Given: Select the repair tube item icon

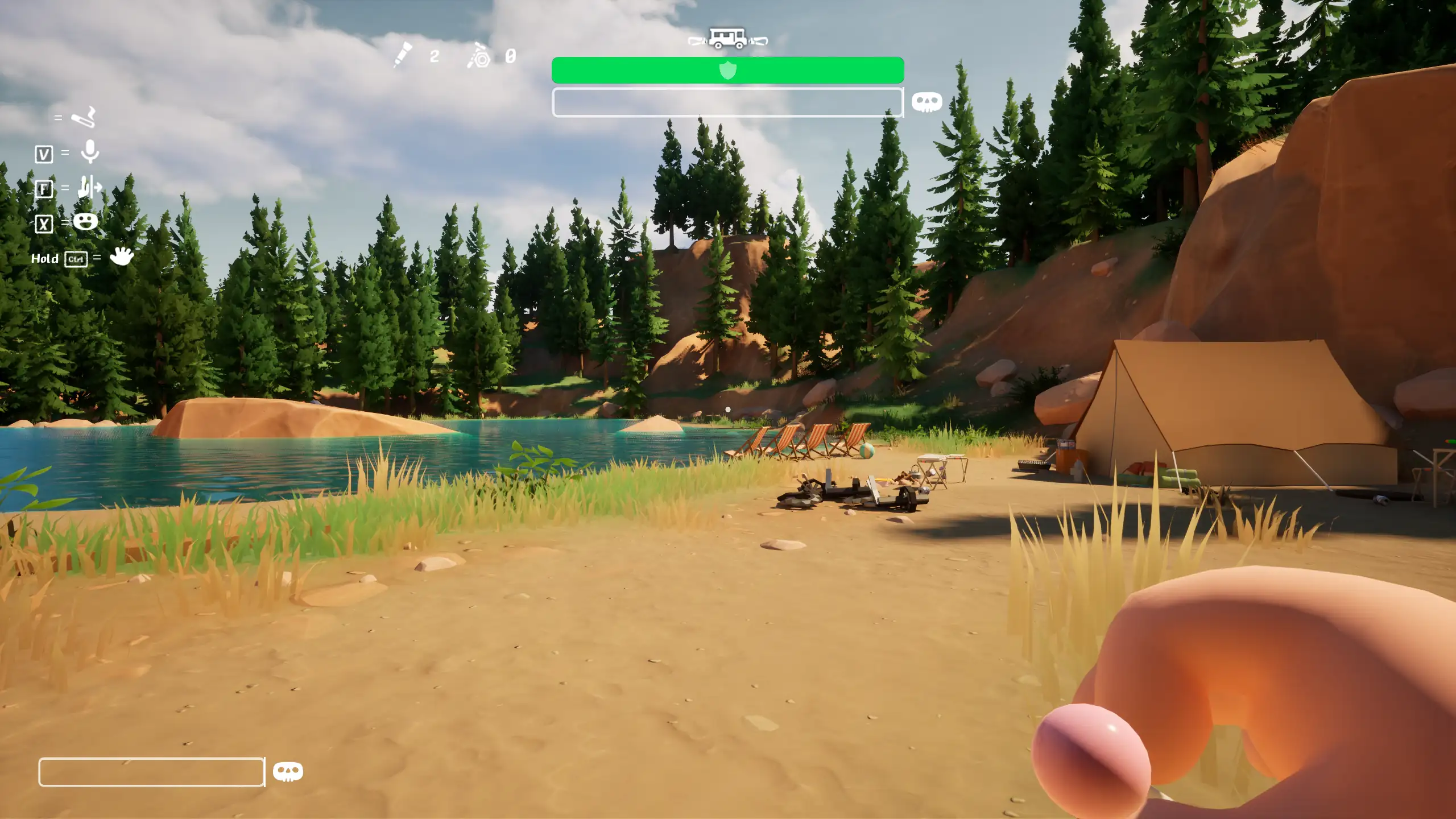Looking at the screenshot, I should point(403,55).
